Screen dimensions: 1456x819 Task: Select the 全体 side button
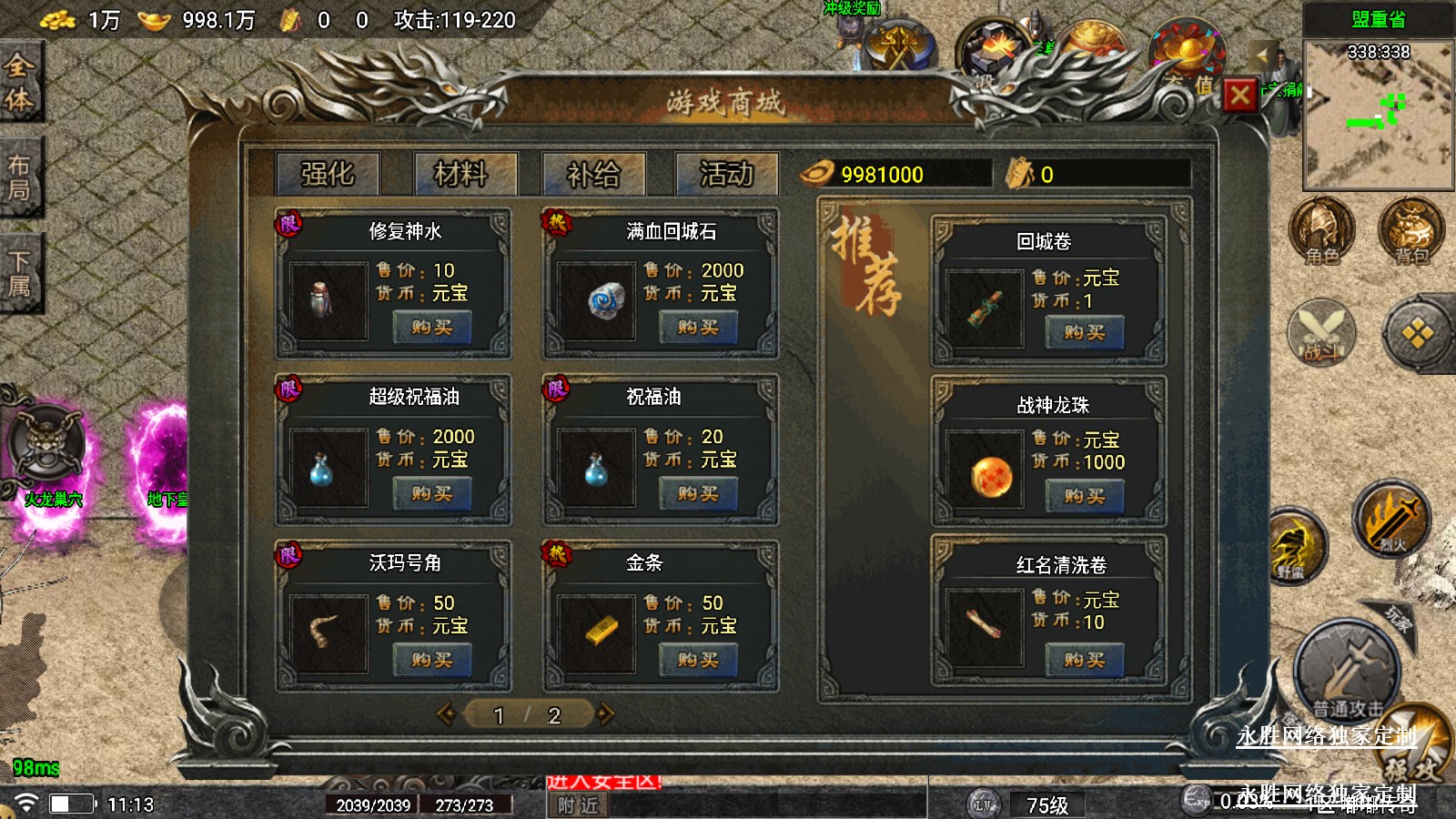click(20, 82)
